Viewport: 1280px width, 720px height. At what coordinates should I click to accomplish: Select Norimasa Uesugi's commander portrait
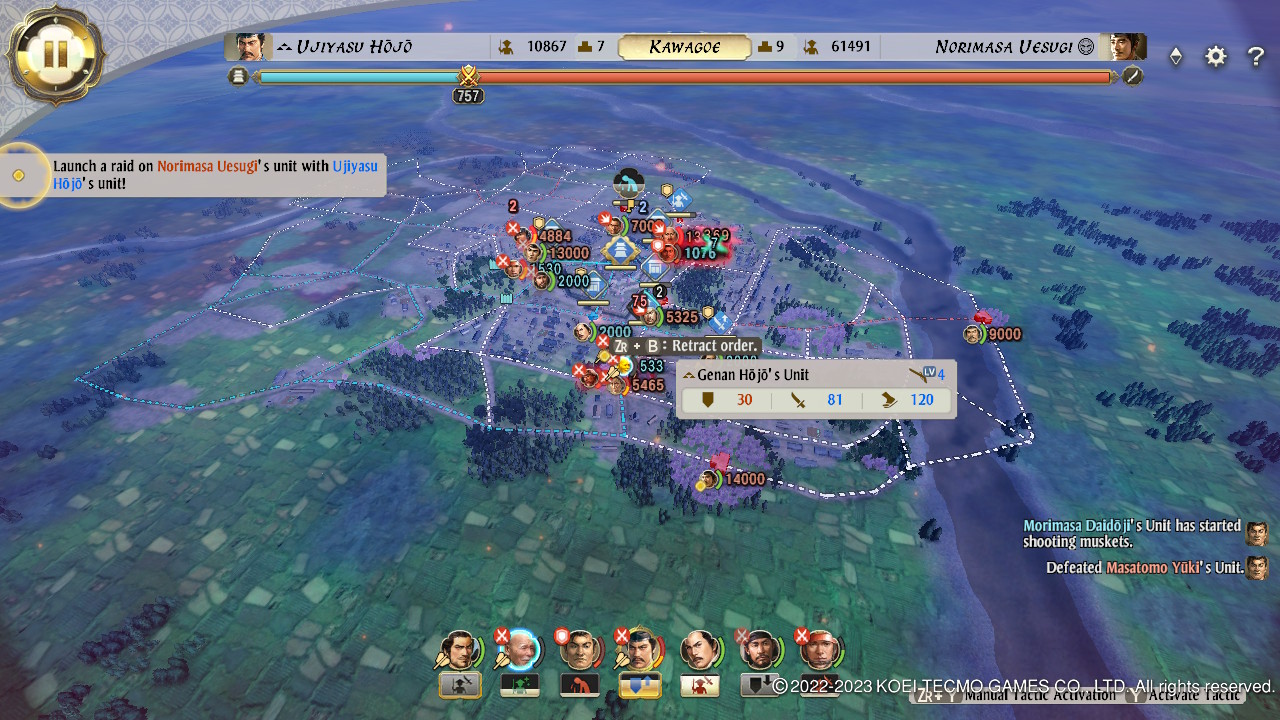(1121, 47)
